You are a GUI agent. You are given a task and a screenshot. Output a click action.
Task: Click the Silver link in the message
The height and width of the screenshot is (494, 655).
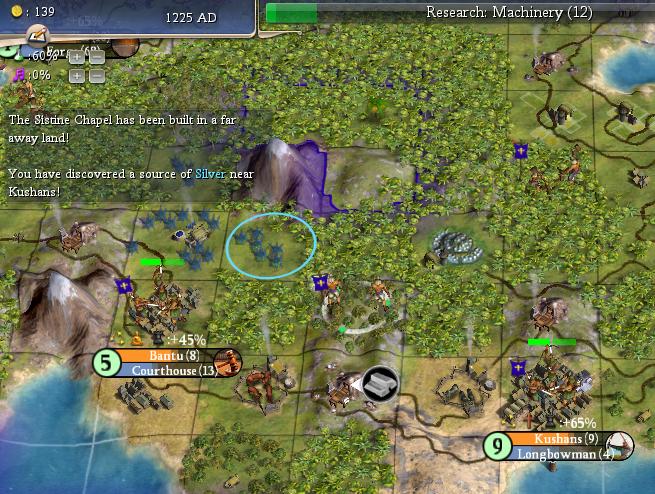[x=210, y=173]
